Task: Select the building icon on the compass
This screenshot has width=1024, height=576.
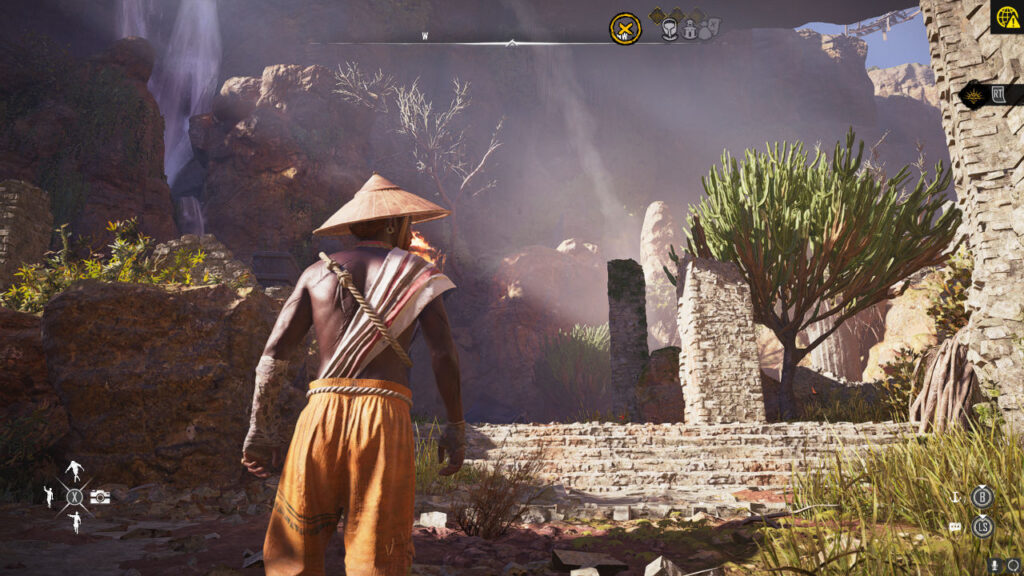Action: [689, 30]
